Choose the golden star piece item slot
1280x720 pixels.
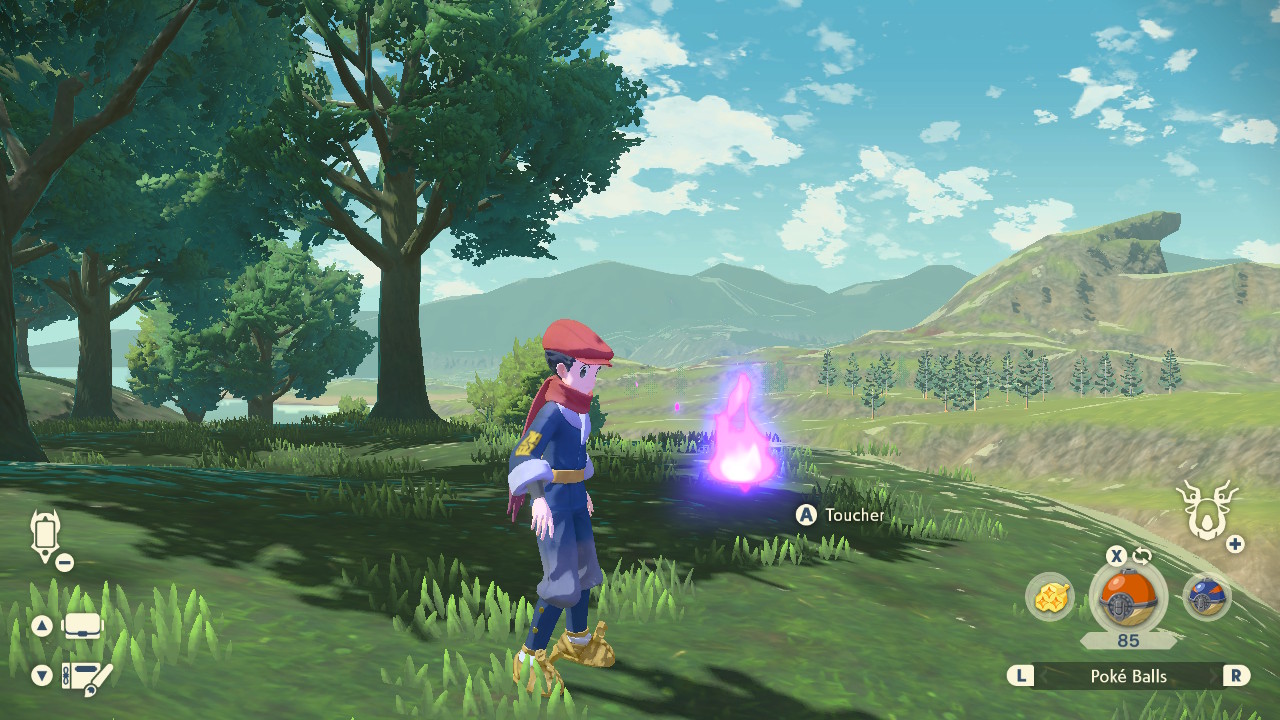[x=1050, y=598]
